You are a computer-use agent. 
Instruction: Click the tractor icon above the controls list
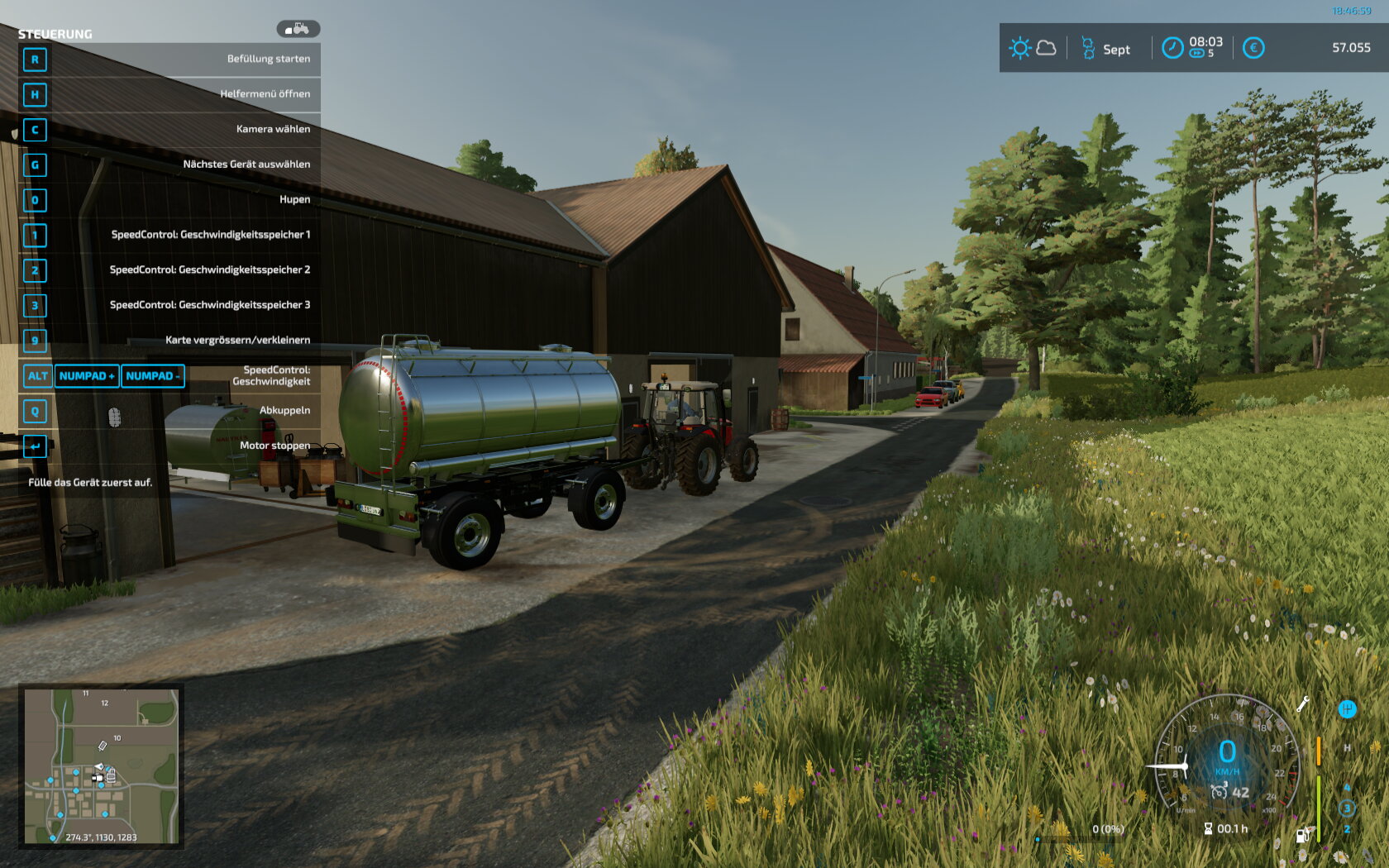[x=298, y=29]
